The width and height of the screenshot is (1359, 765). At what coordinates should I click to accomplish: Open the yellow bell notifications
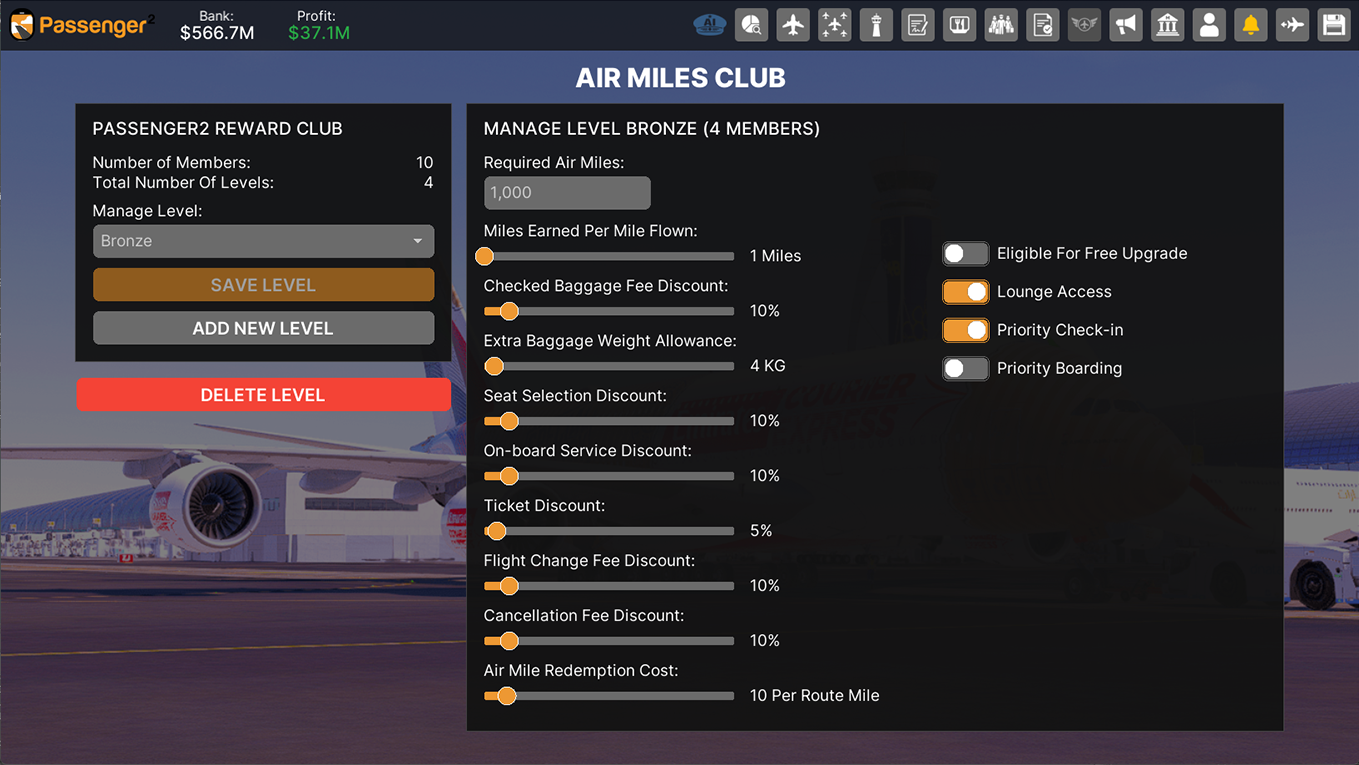pyautogui.click(x=1251, y=25)
